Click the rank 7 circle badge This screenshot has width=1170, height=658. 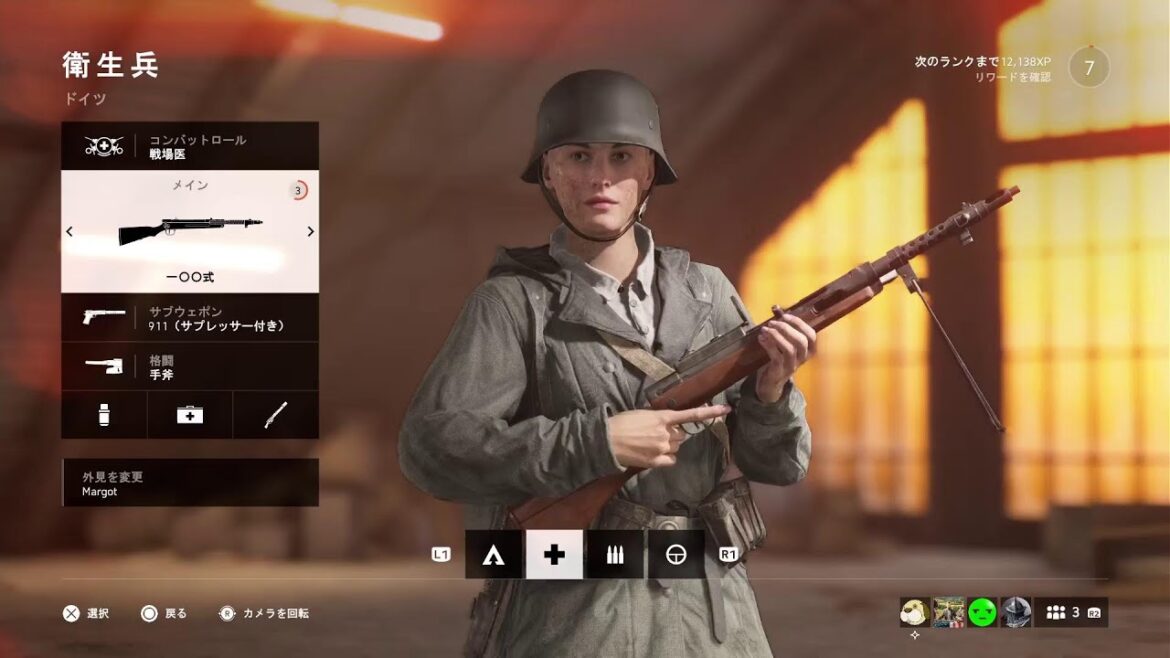[1089, 67]
